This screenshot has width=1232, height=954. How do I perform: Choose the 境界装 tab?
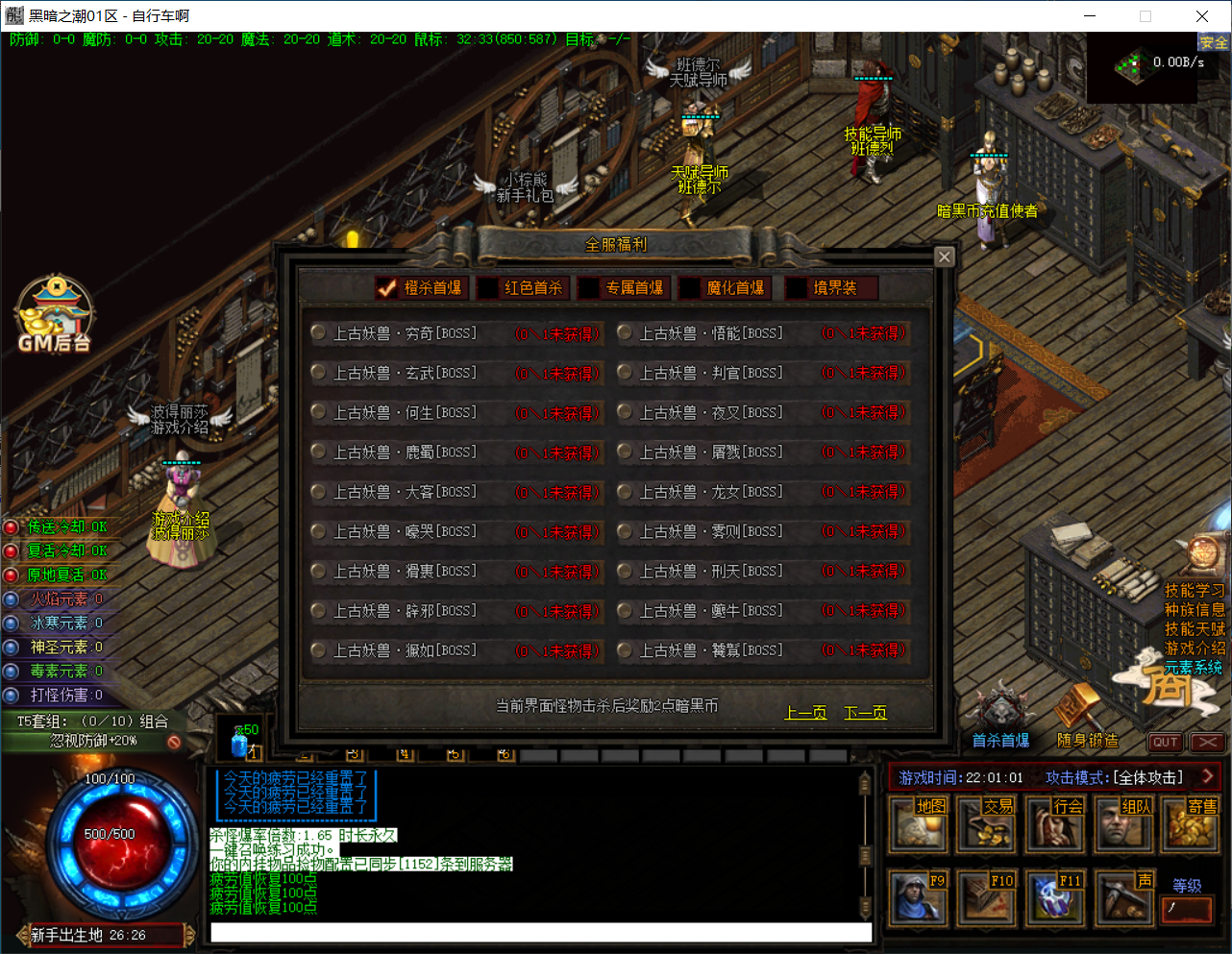click(x=825, y=288)
